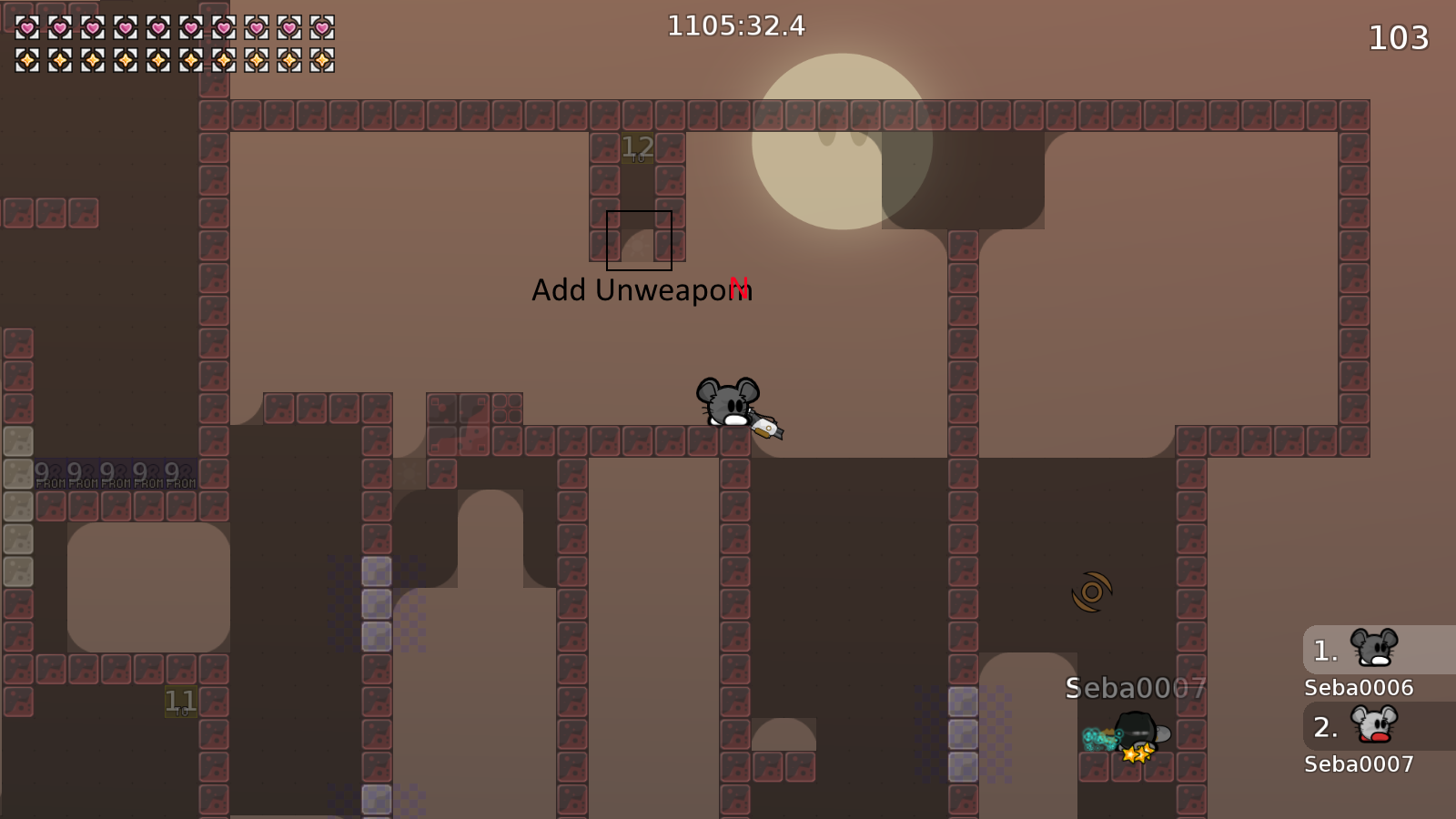Screen dimensions: 1456x819
Task: Toggle the switch tile numbered 12
Action: 638,146
